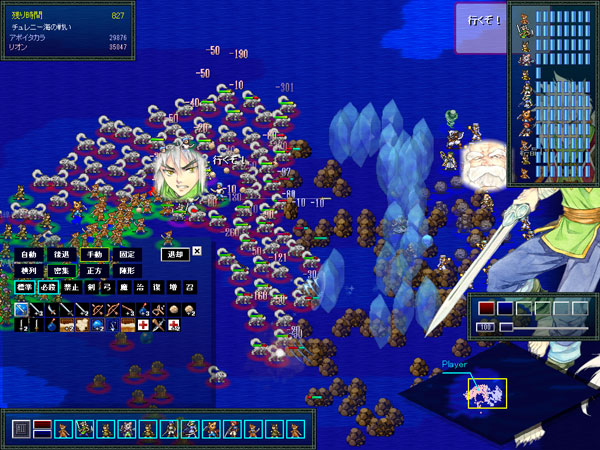Toggle the 標準 (standard) skill mode
This screenshot has width=600, height=450.
pos(25,288)
